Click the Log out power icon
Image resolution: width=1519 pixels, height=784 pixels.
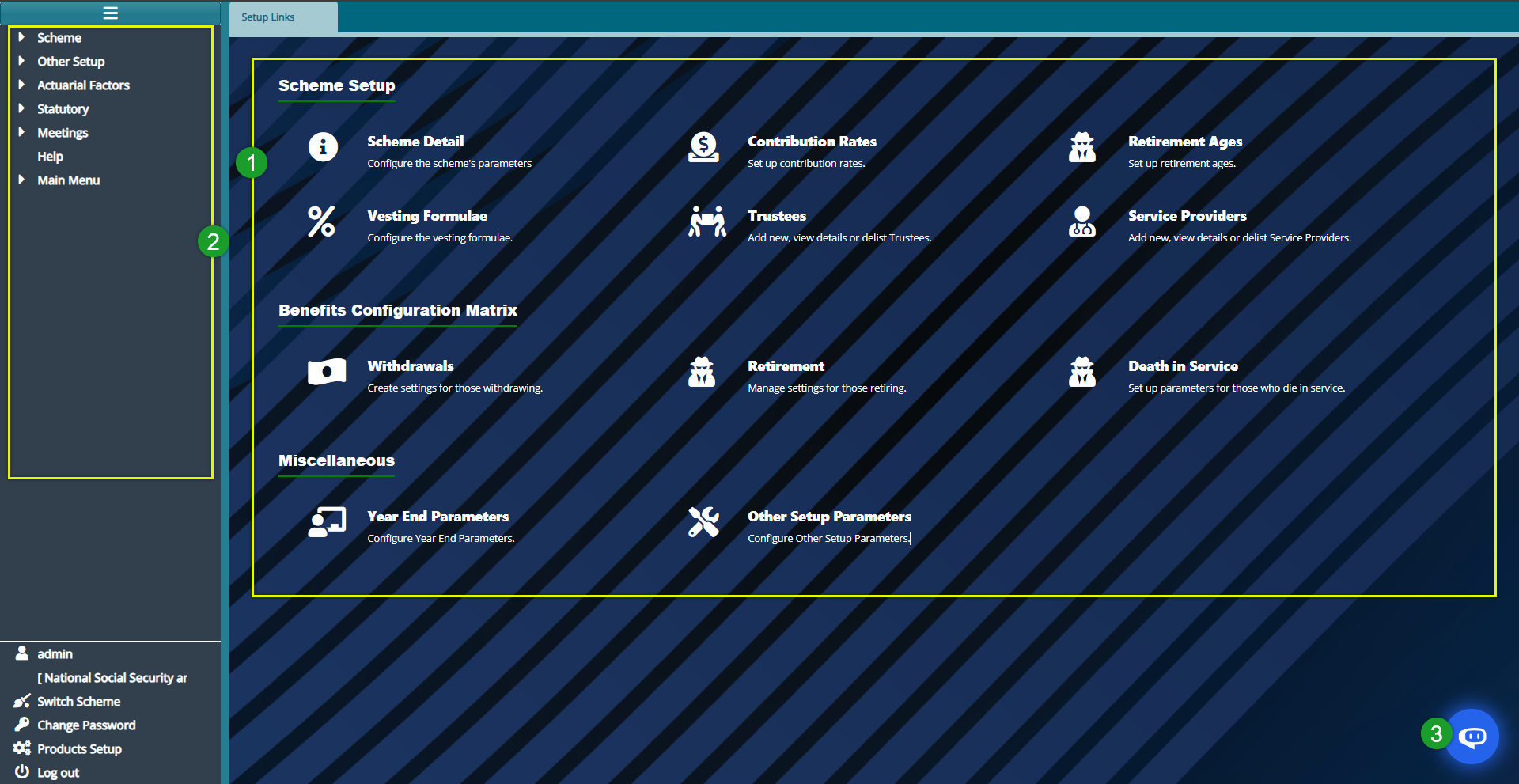coord(21,773)
